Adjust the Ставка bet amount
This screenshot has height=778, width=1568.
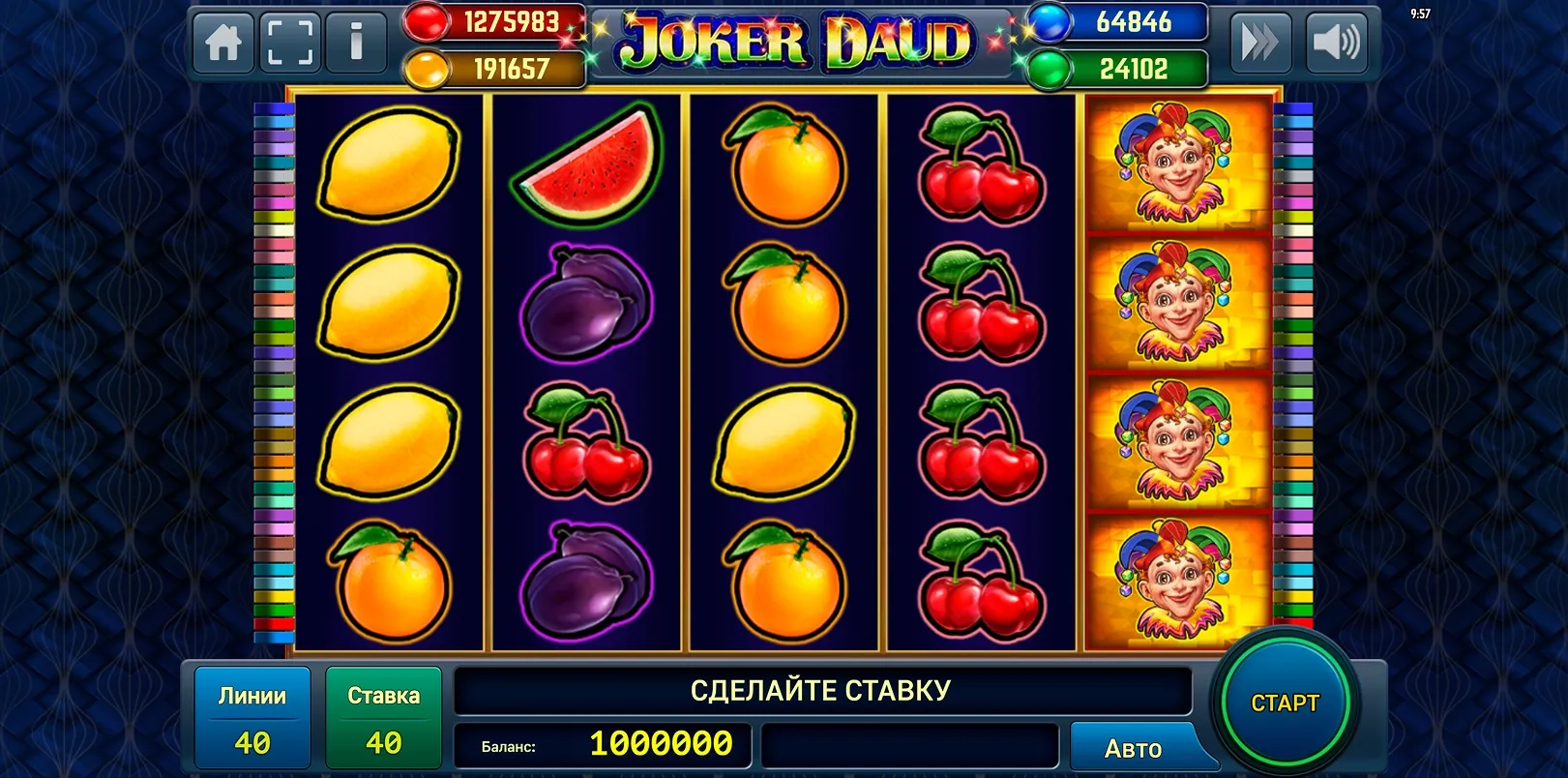(x=383, y=720)
